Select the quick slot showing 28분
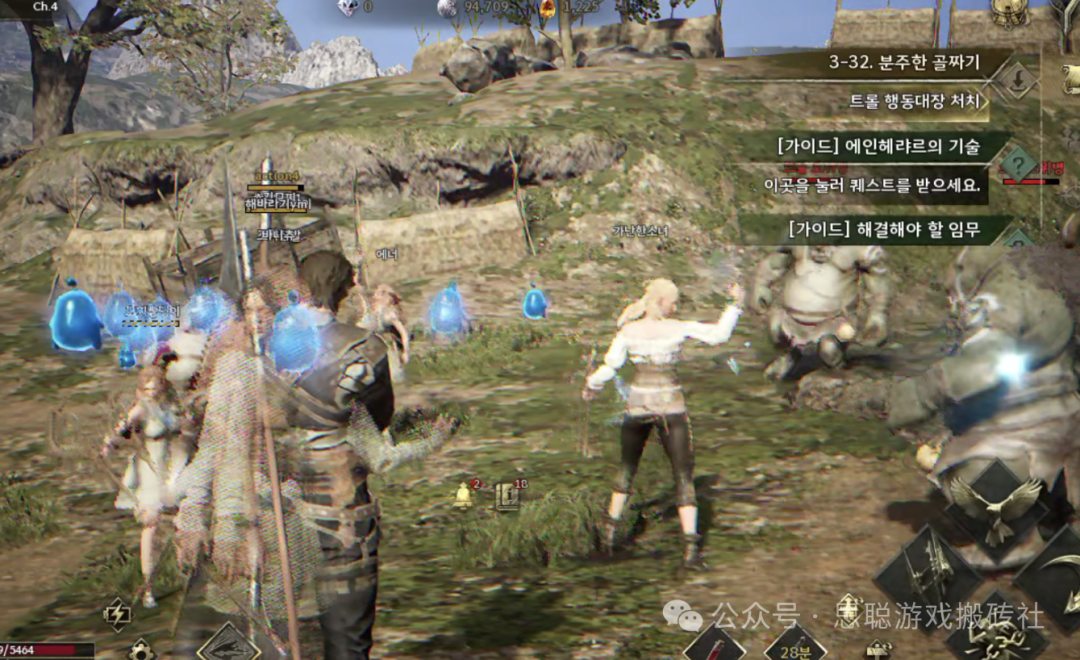Image resolution: width=1080 pixels, height=660 pixels. pyautogui.click(x=795, y=644)
